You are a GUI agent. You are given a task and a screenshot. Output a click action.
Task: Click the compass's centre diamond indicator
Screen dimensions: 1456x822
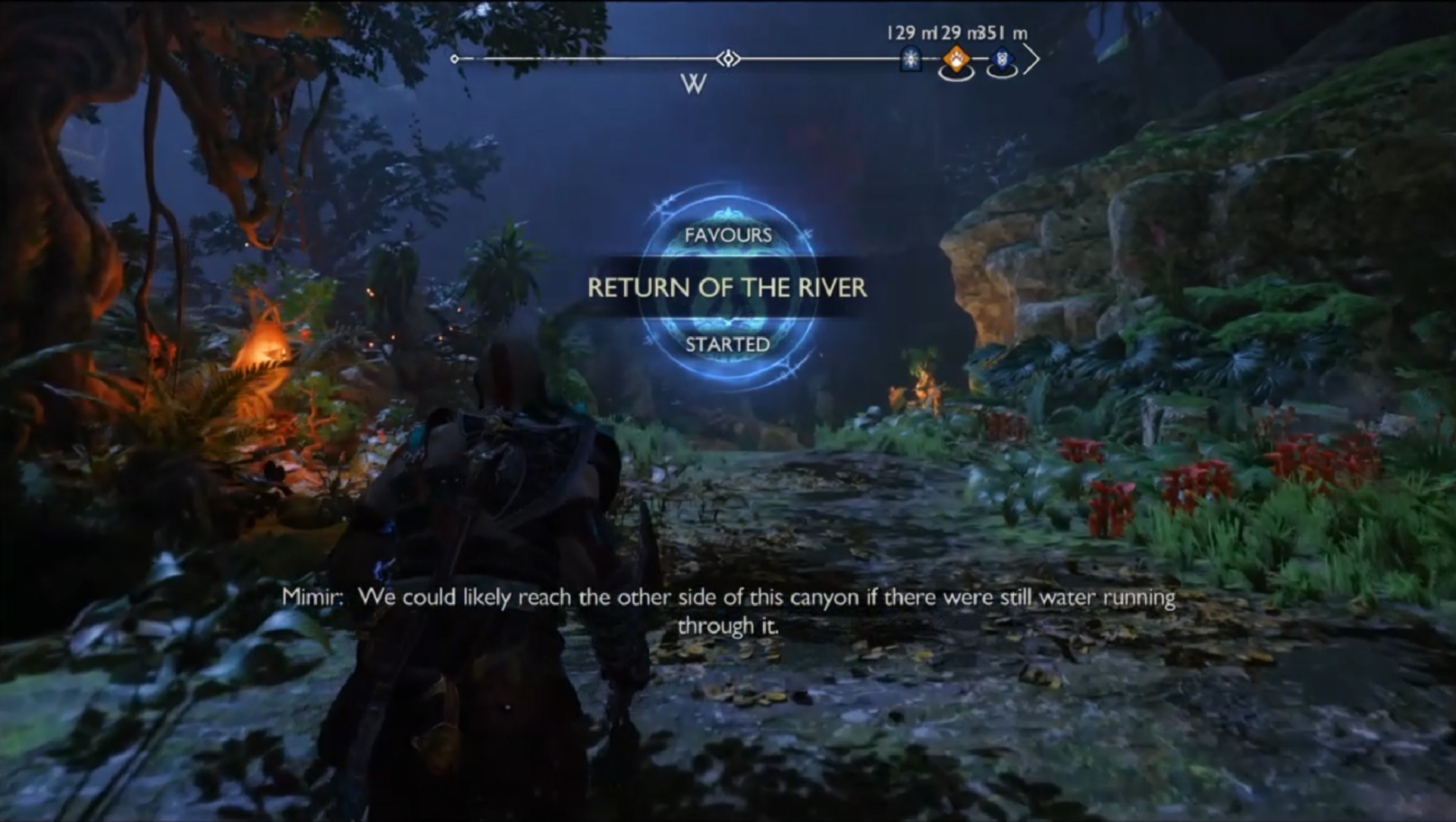(728, 58)
